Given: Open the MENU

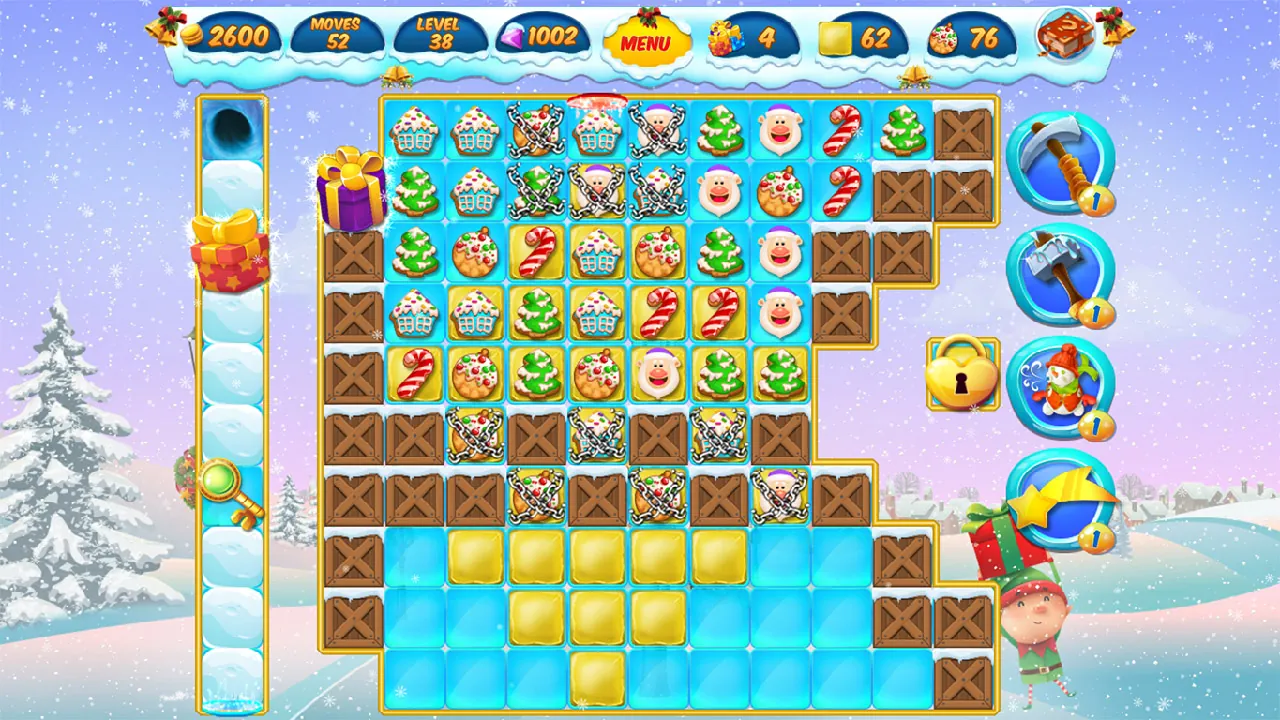Looking at the screenshot, I should point(647,43).
